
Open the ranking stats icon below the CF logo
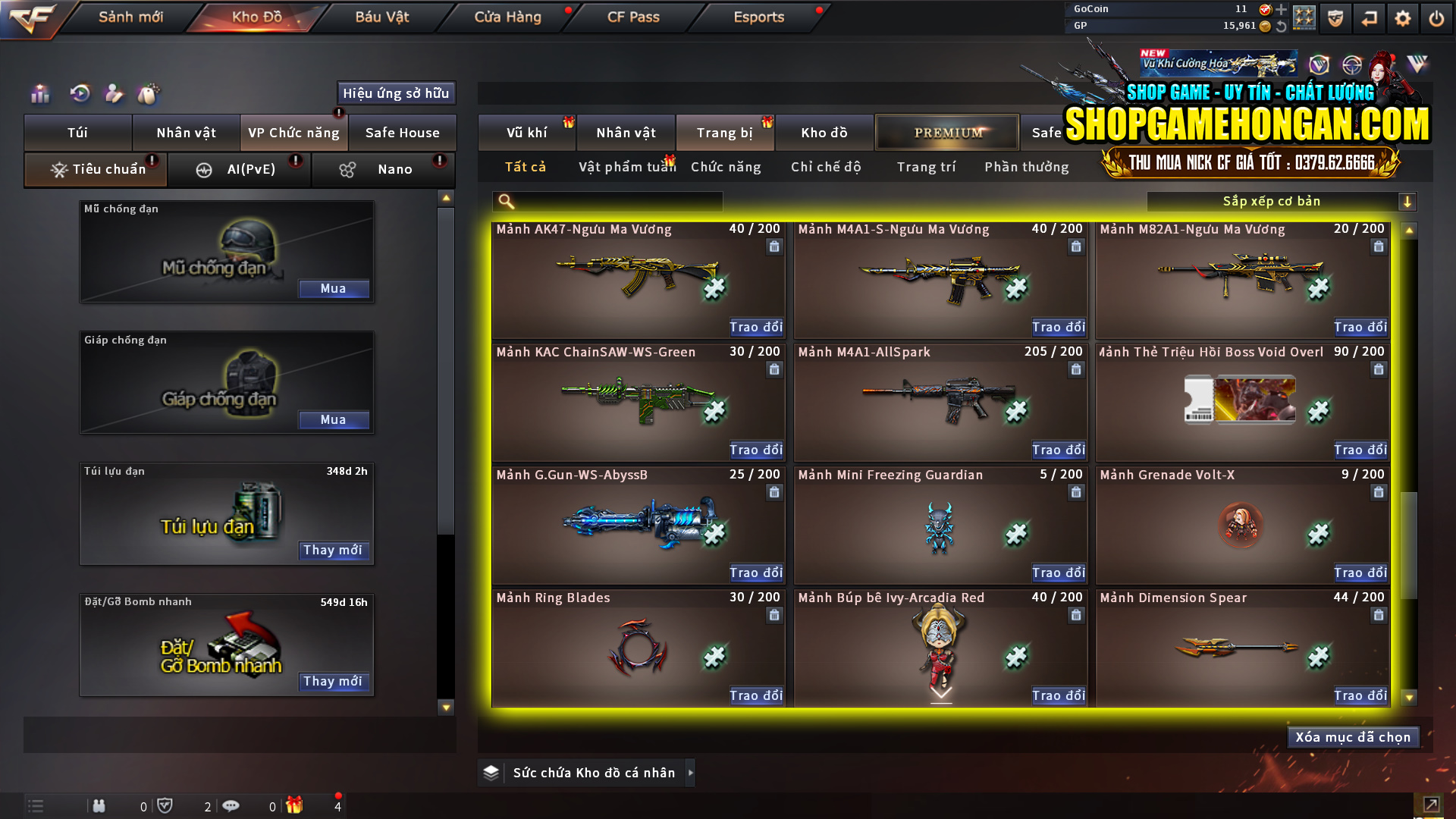click(39, 94)
